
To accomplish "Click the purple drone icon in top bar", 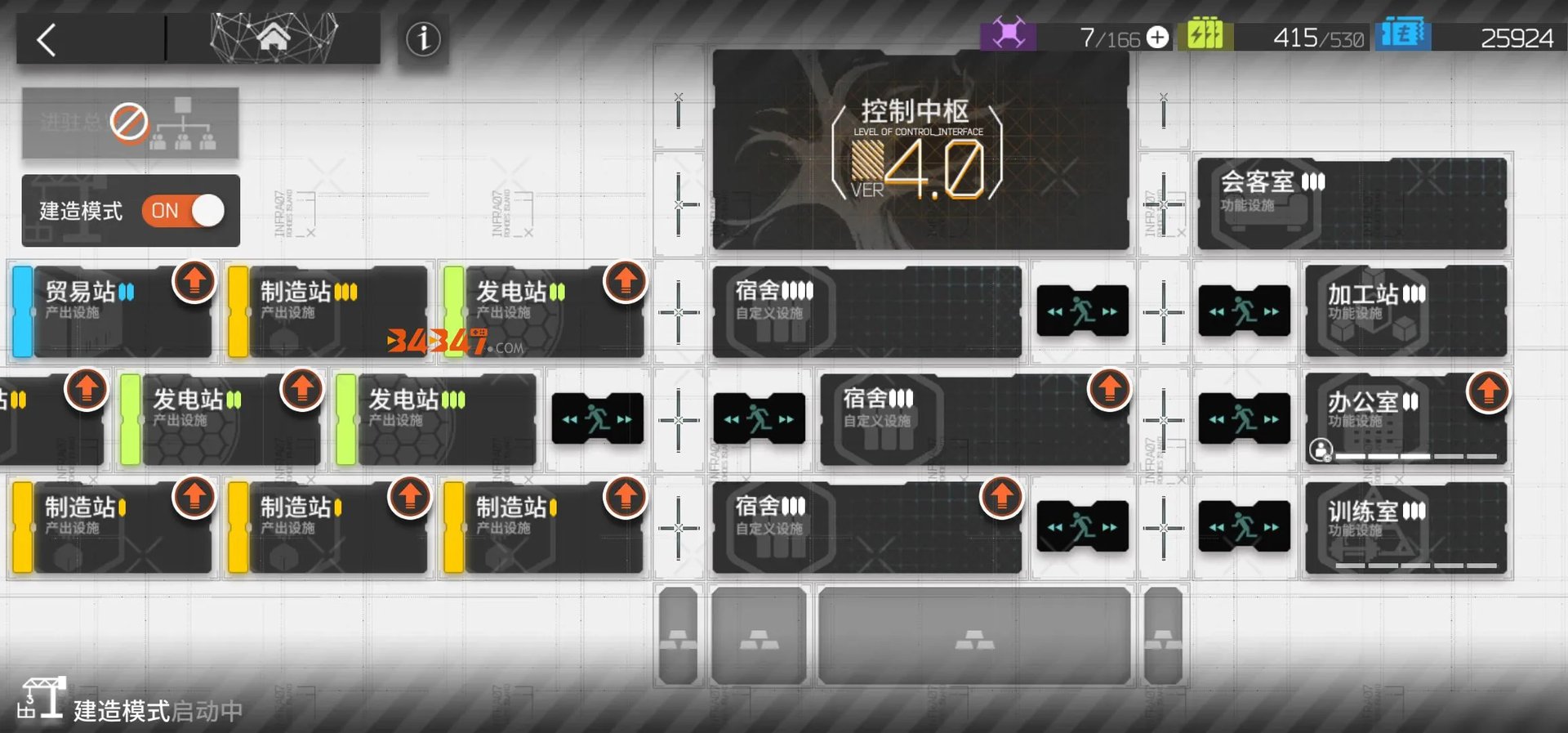I will [x=1009, y=36].
